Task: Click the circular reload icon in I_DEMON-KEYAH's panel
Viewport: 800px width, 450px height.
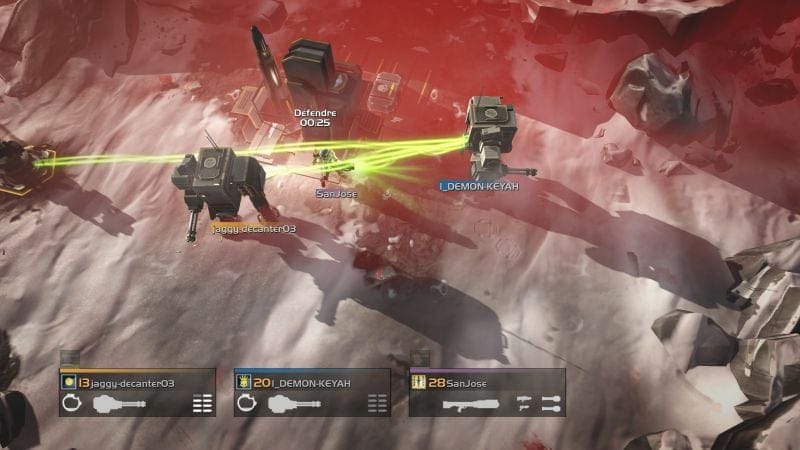Action: point(245,404)
